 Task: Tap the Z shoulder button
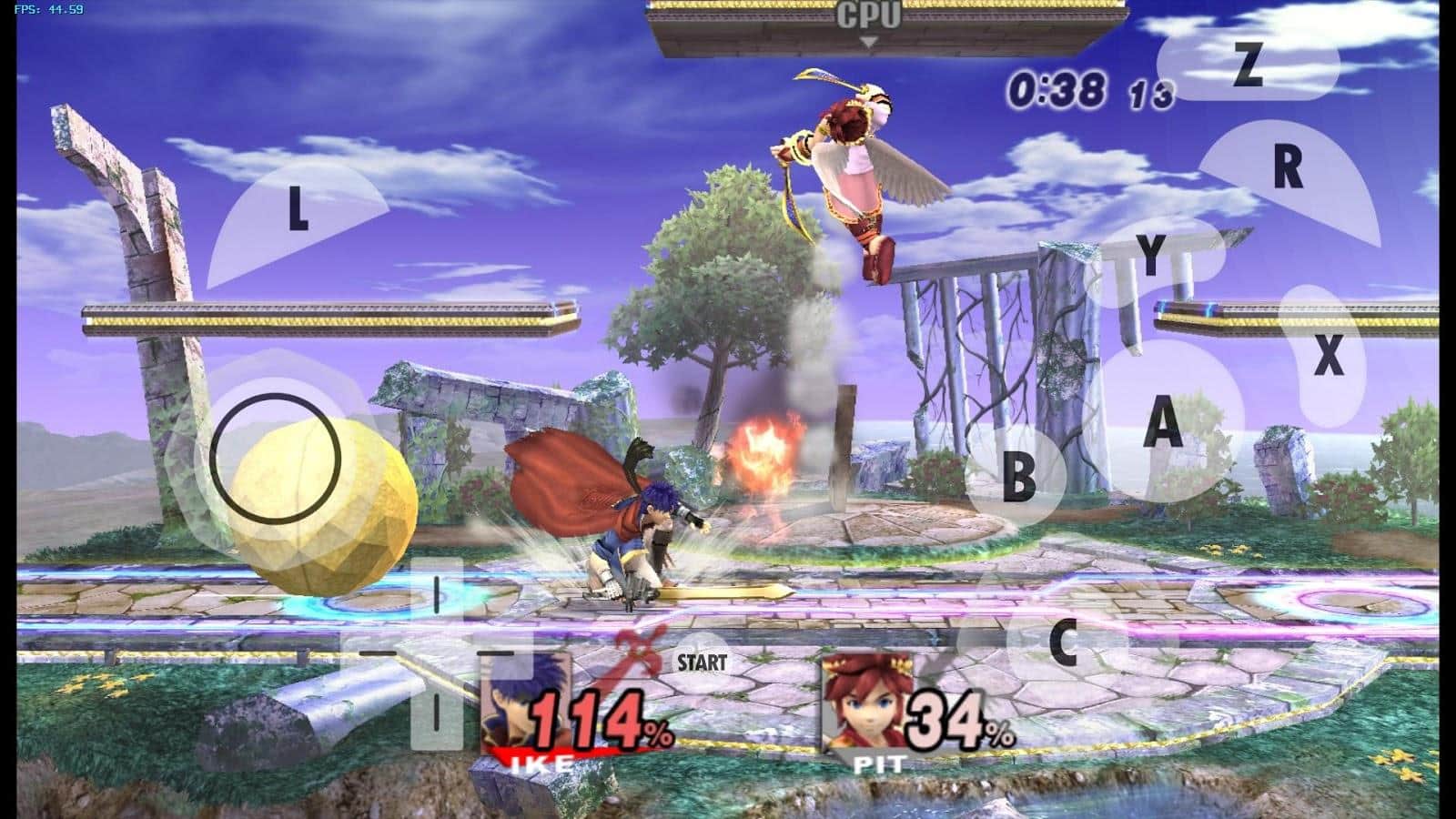pos(1249,66)
